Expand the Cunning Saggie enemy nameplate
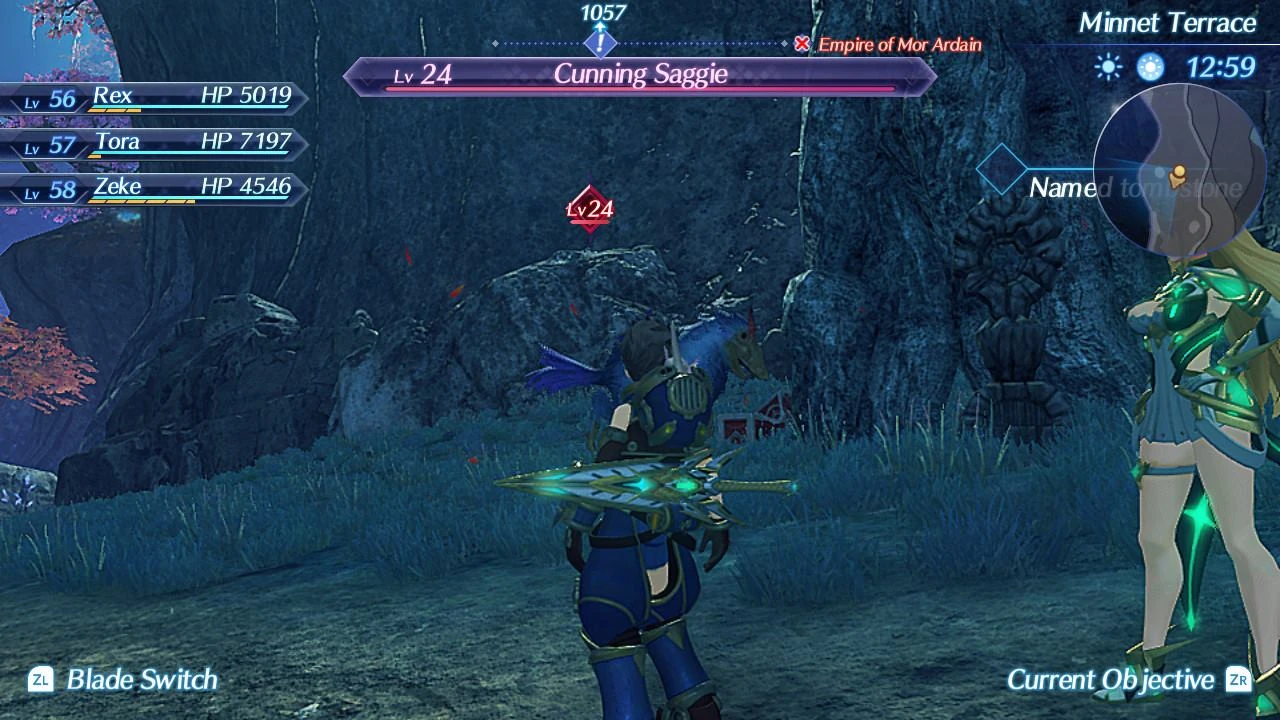The image size is (1280, 720). (x=640, y=74)
